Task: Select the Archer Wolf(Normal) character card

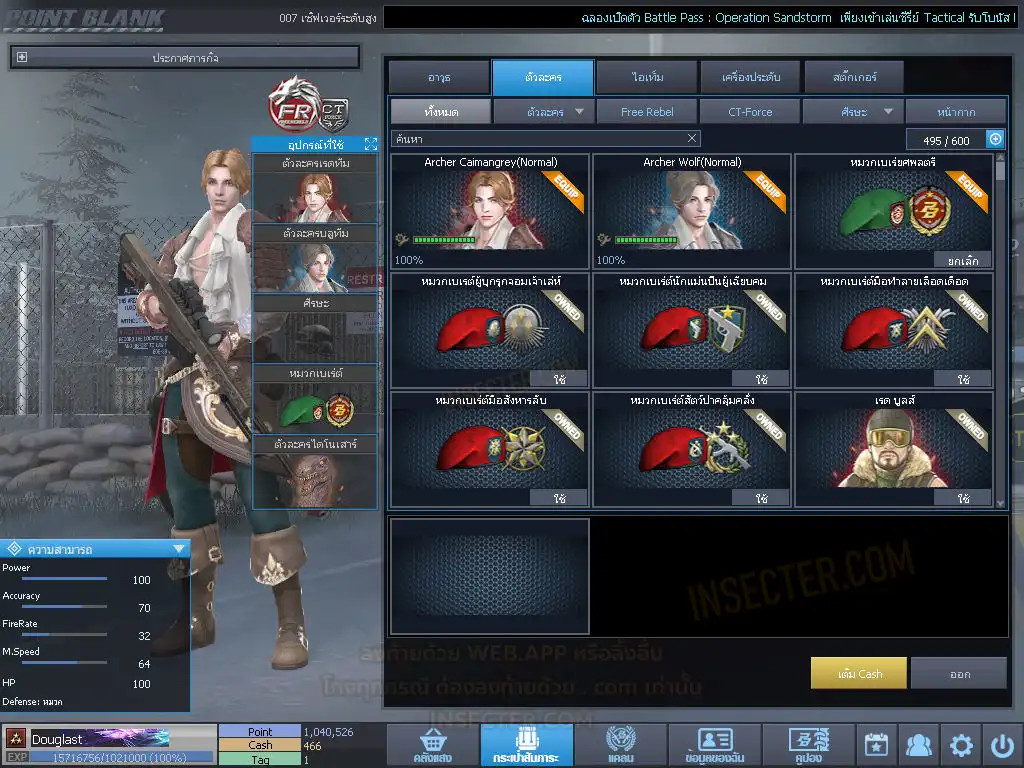Action: click(x=692, y=211)
